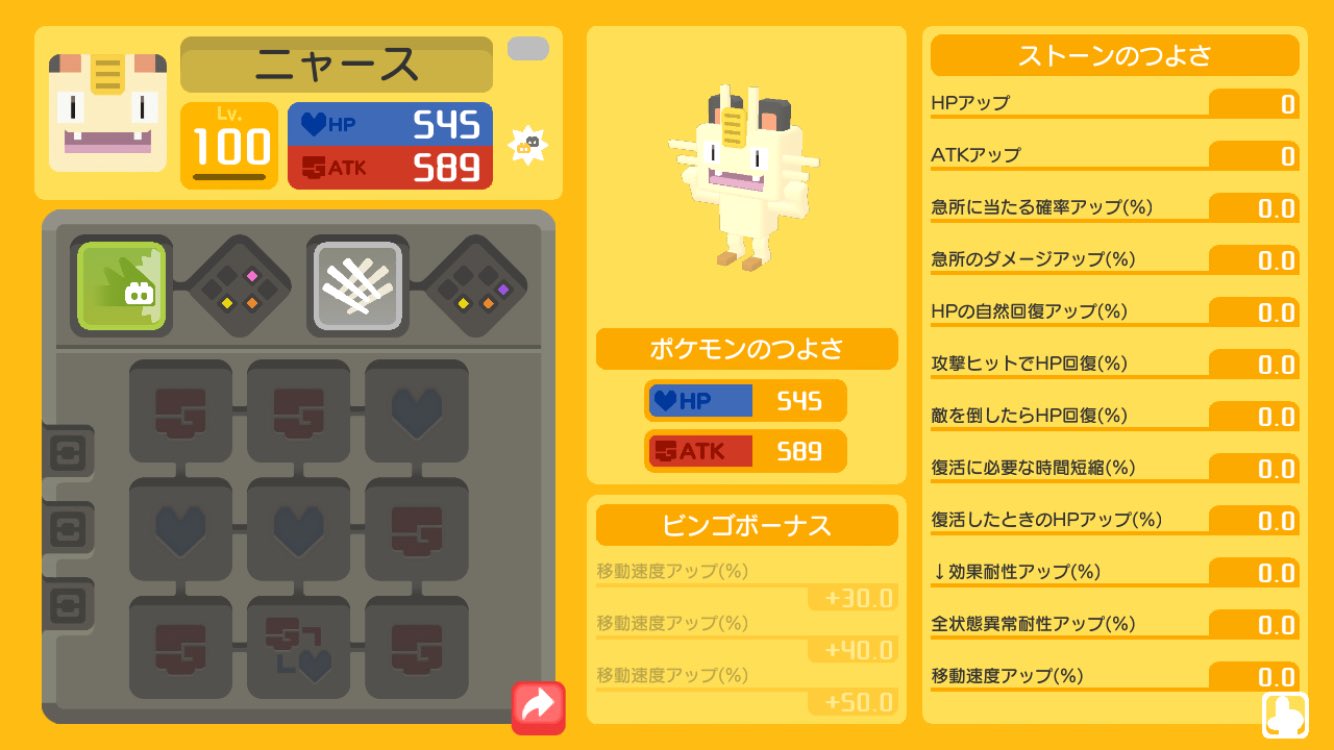Screen dimensions: 1334x750
Task: Tap the starburst Meowth badge icon
Action: pyautogui.click(x=530, y=143)
